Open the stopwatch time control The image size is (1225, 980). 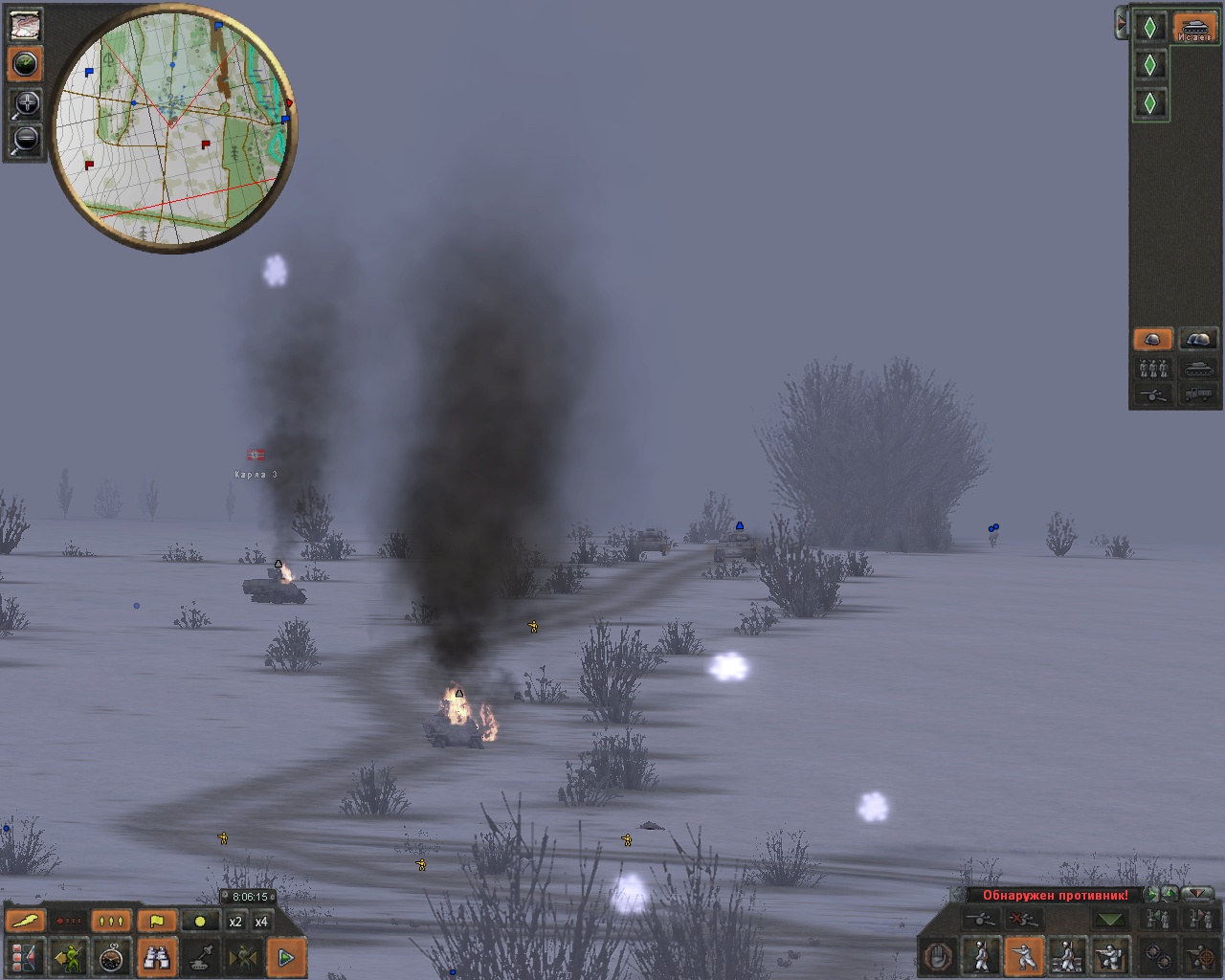coord(113,956)
